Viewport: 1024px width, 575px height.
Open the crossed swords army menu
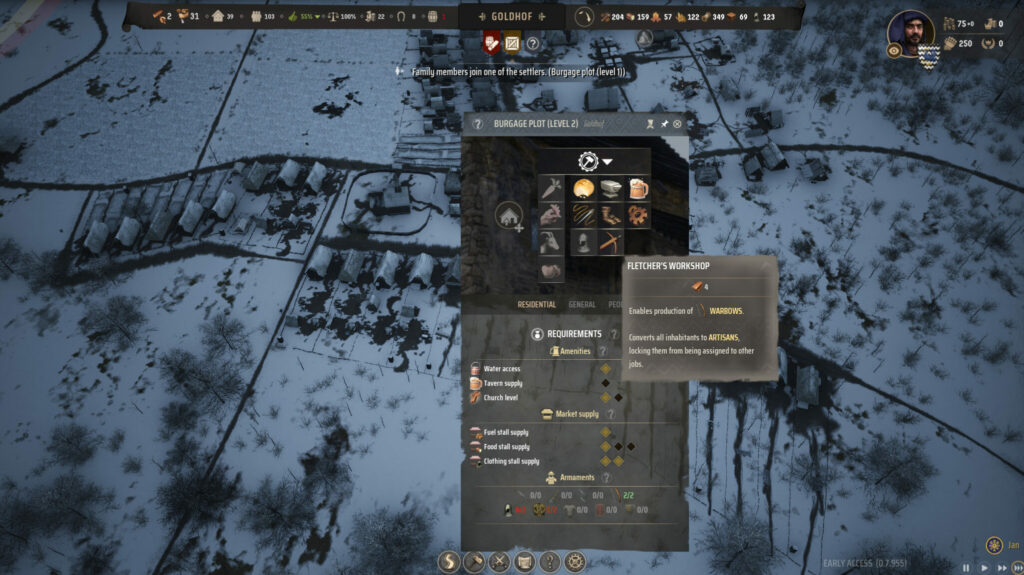498,562
